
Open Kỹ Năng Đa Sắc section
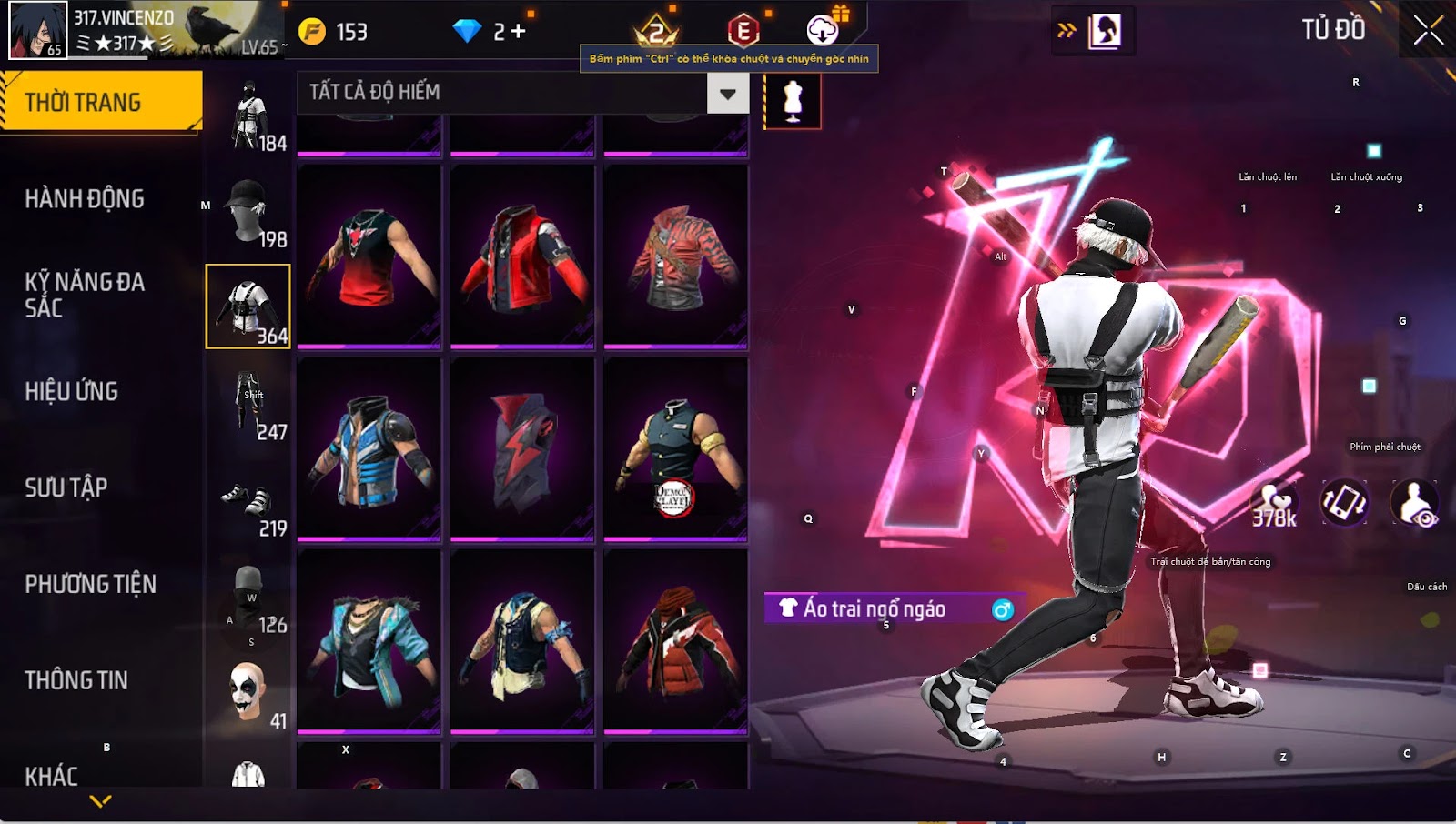click(x=85, y=294)
